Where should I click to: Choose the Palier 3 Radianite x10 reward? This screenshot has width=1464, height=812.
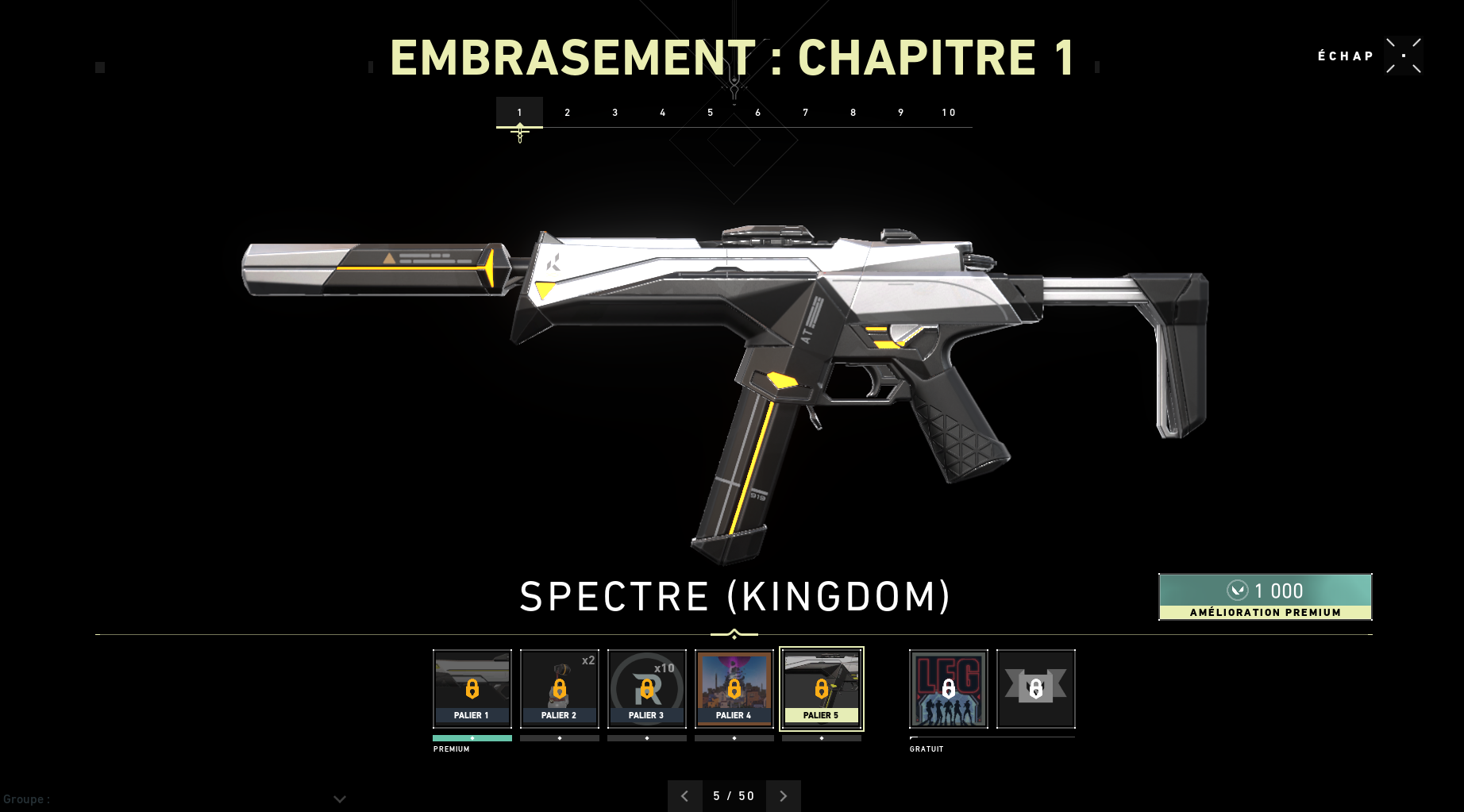[x=647, y=688]
